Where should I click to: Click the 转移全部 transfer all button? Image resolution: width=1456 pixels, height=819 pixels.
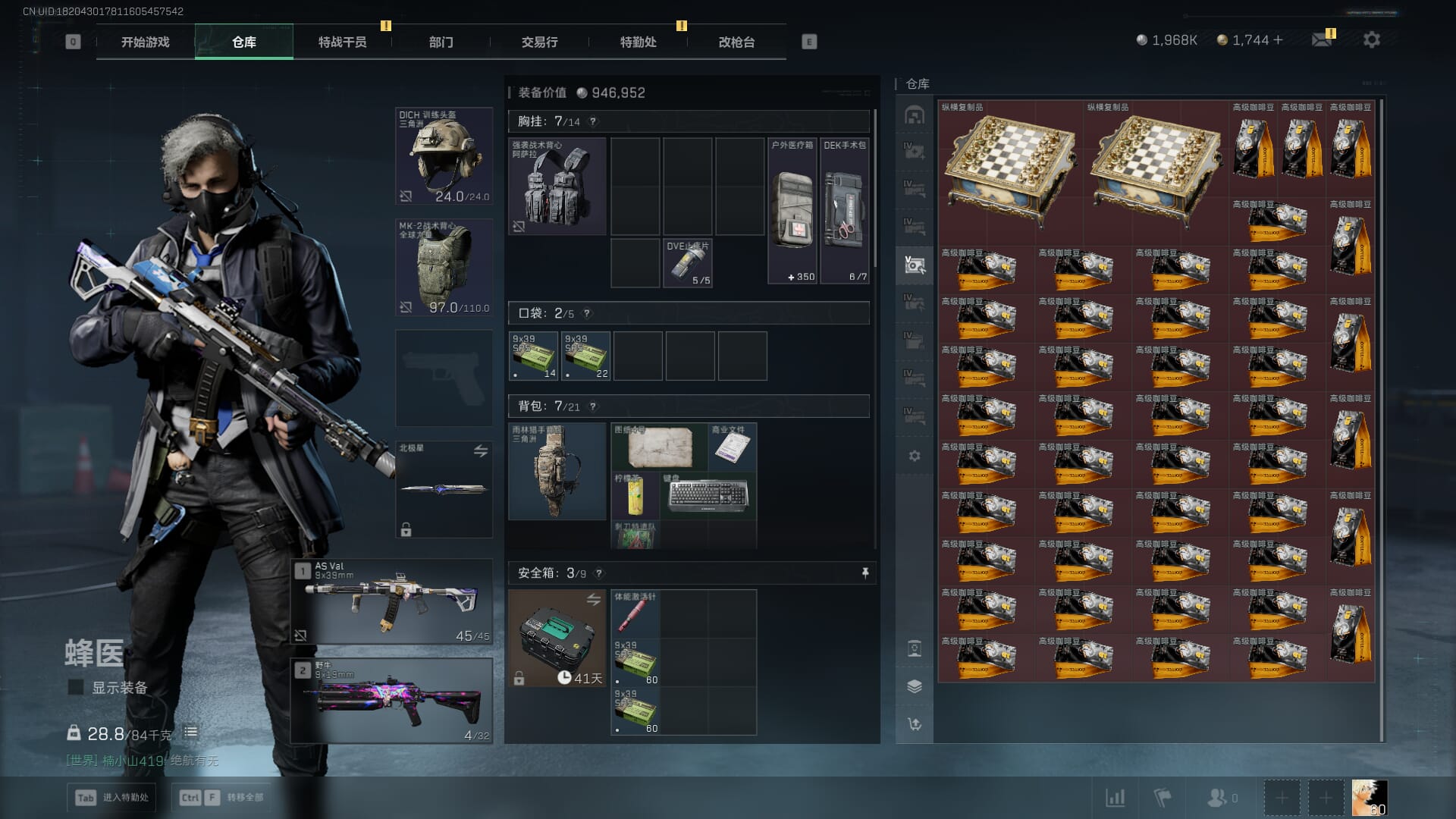221,797
